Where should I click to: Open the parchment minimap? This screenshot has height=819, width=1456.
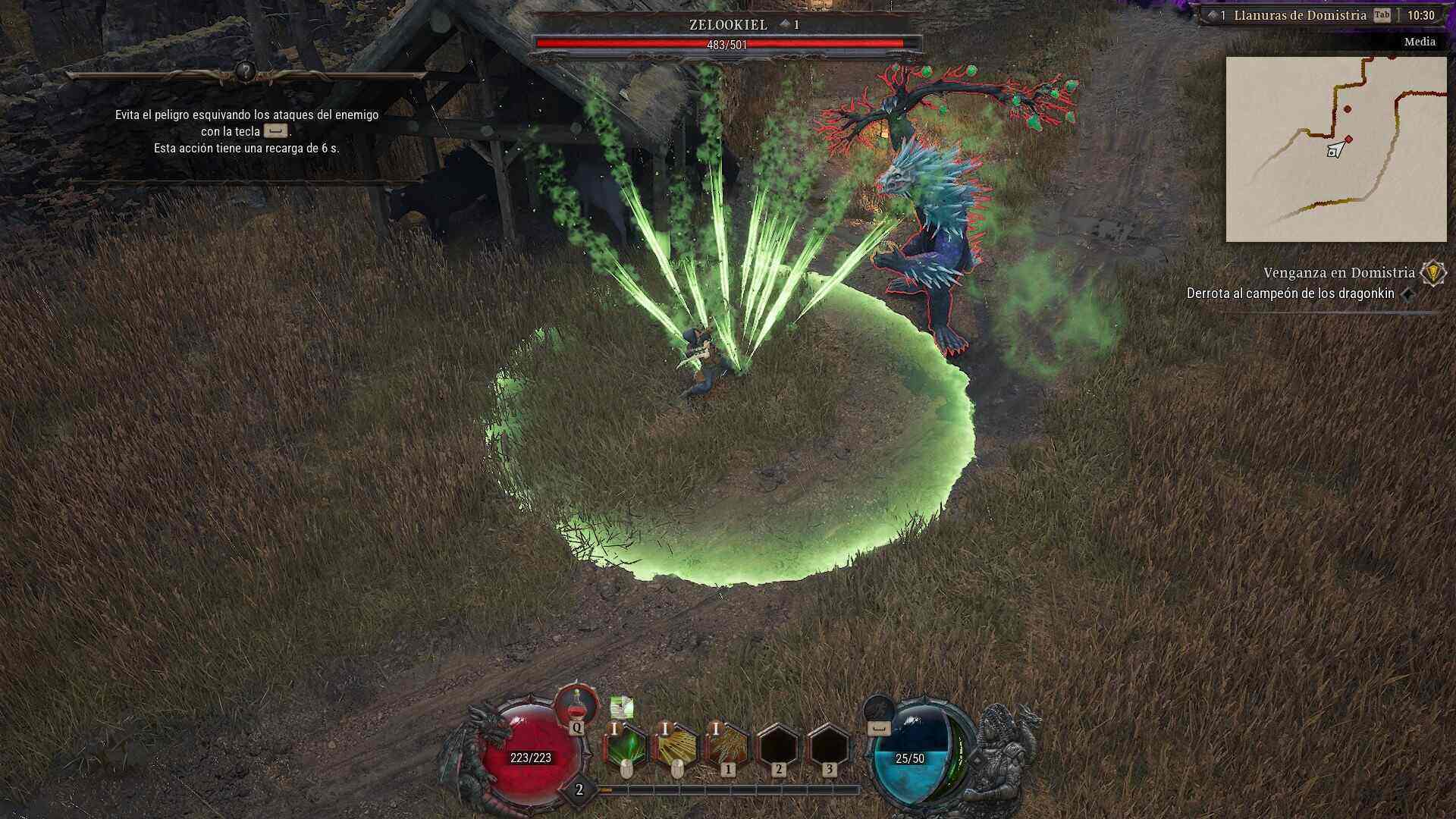pyautogui.click(x=1336, y=149)
